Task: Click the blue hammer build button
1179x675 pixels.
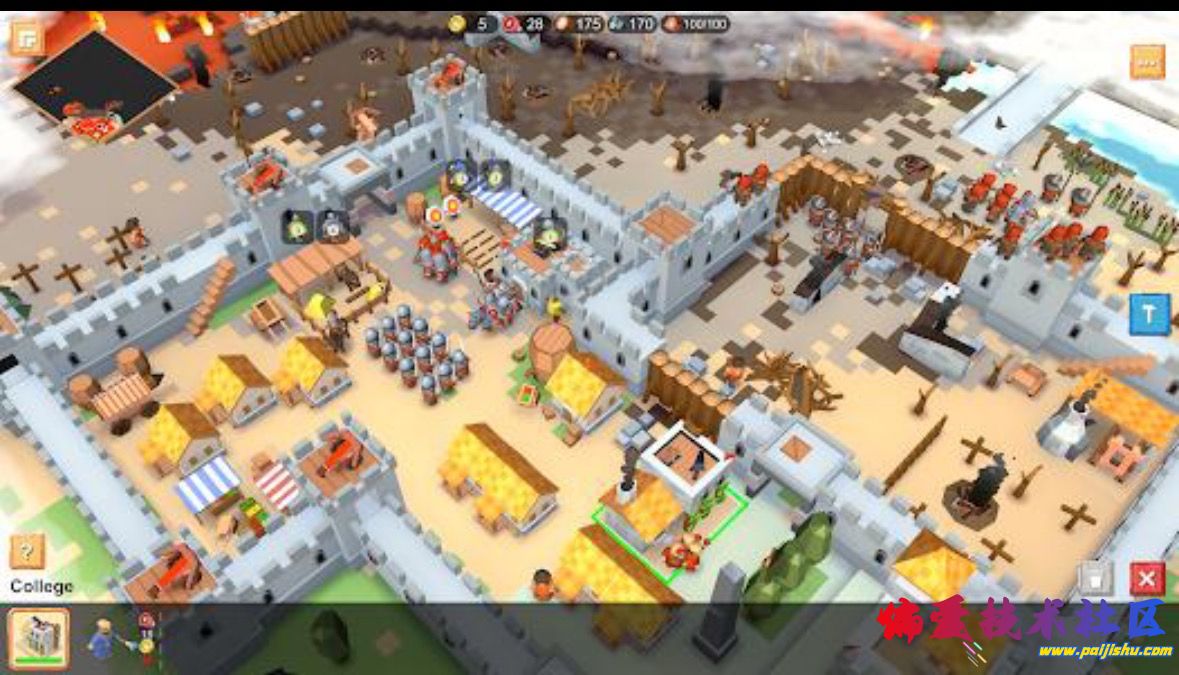Action: (1149, 315)
